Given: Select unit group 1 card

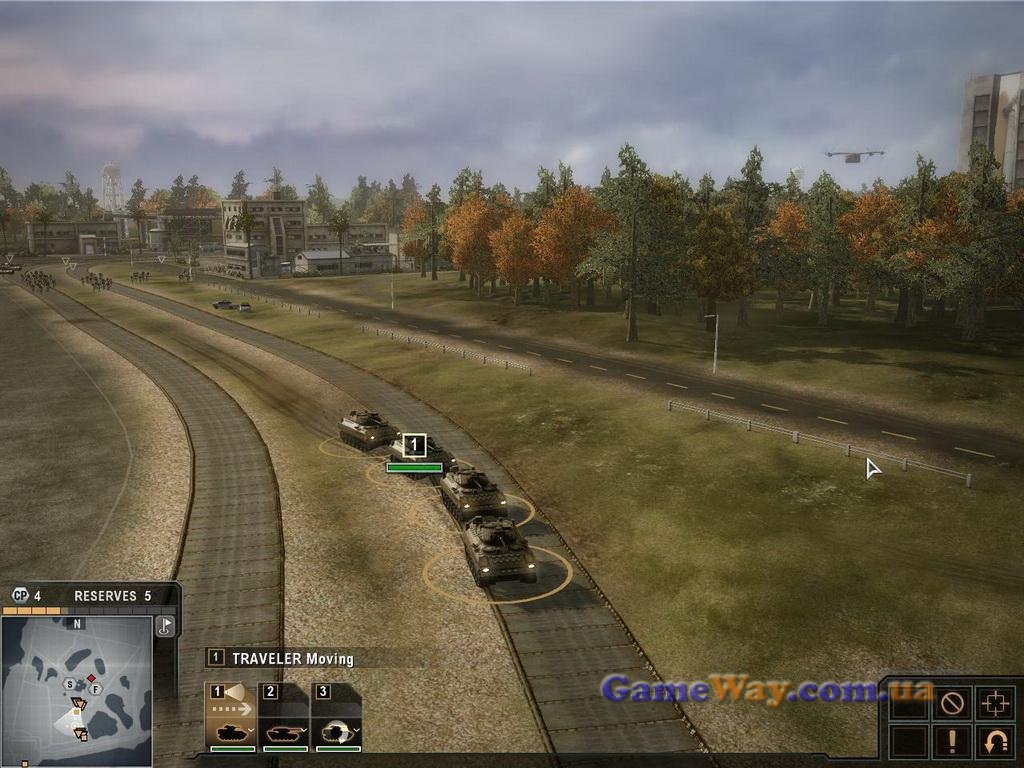Looking at the screenshot, I should [231, 716].
